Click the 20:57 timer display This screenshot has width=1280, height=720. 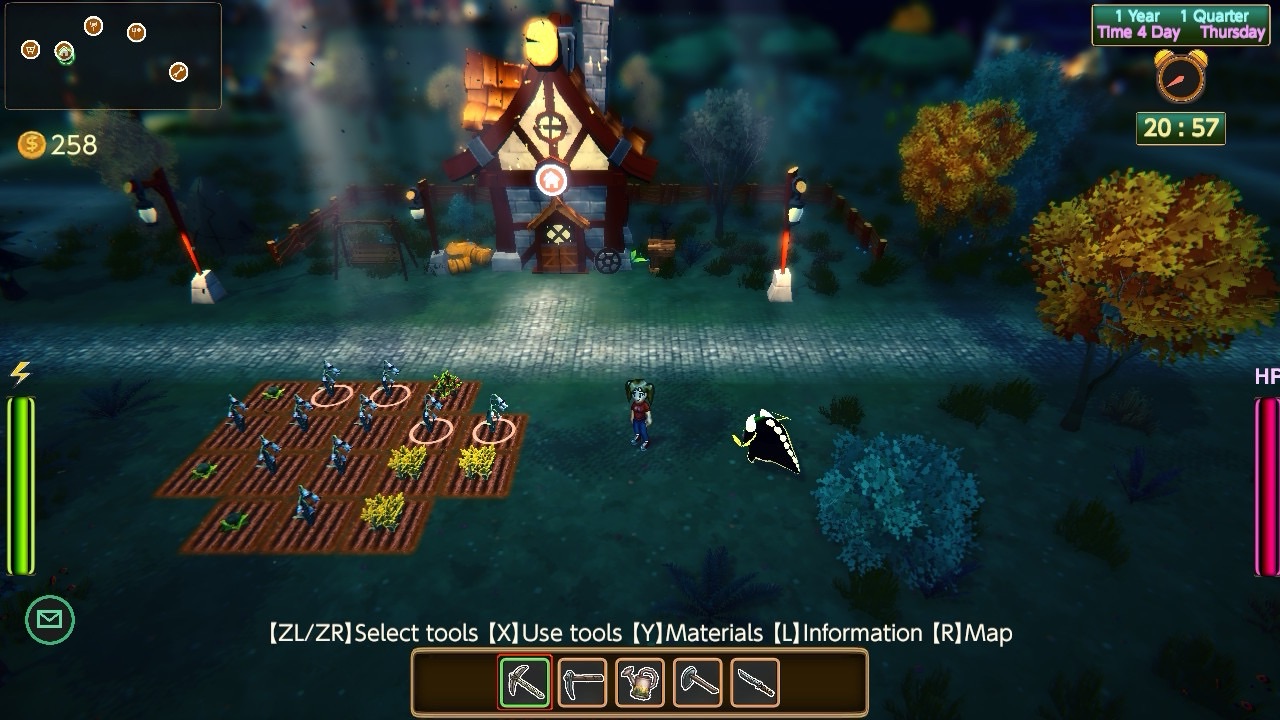[x=1180, y=128]
